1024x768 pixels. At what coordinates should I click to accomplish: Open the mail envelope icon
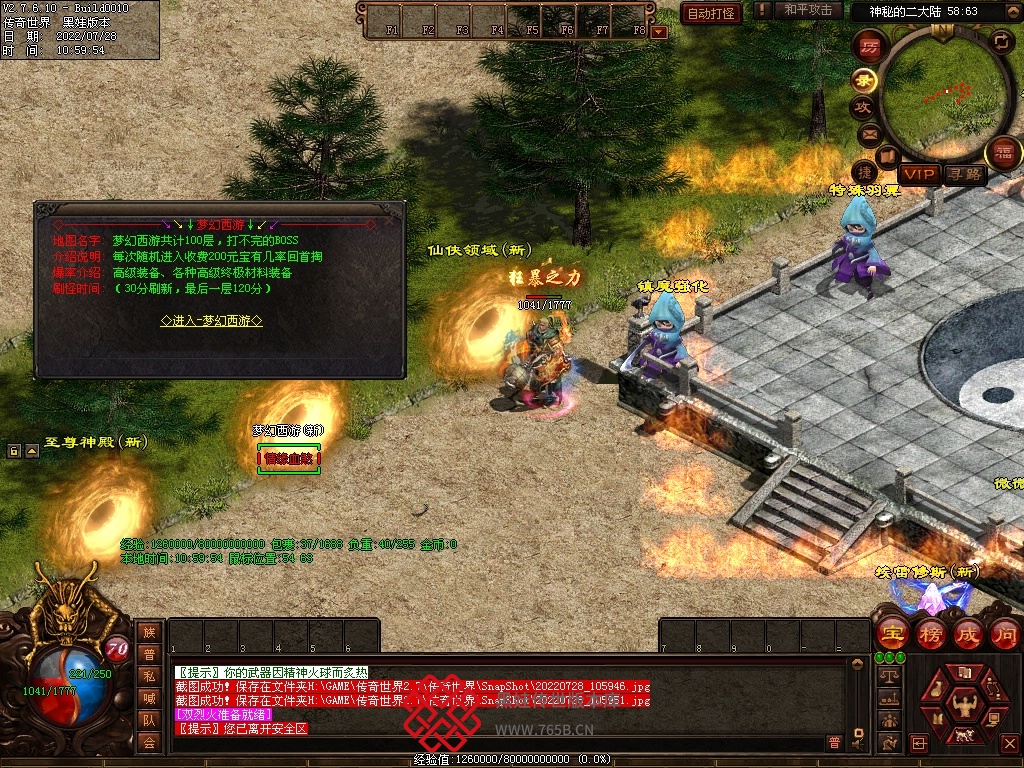(868, 133)
